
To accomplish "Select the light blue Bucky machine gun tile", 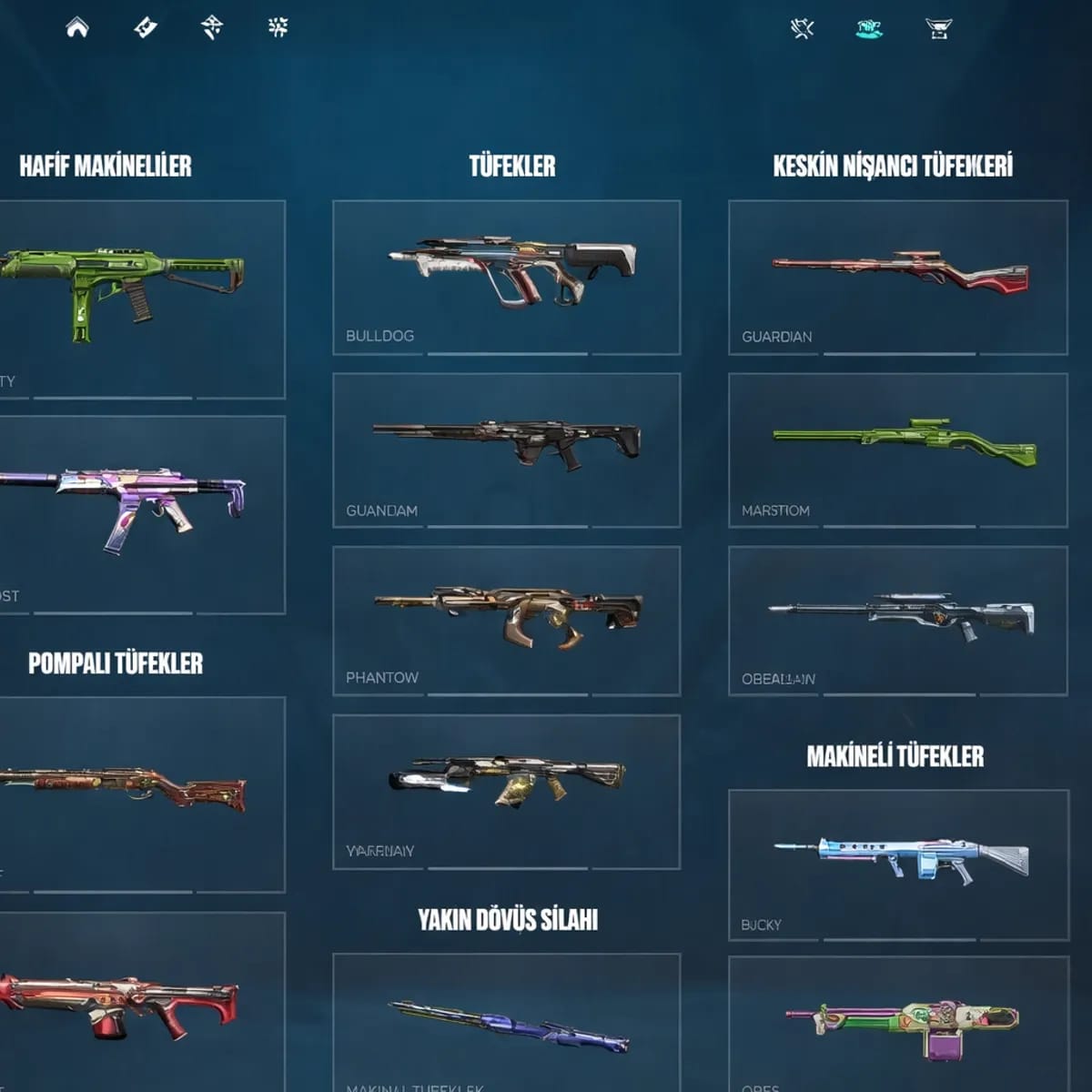I will [x=897, y=864].
